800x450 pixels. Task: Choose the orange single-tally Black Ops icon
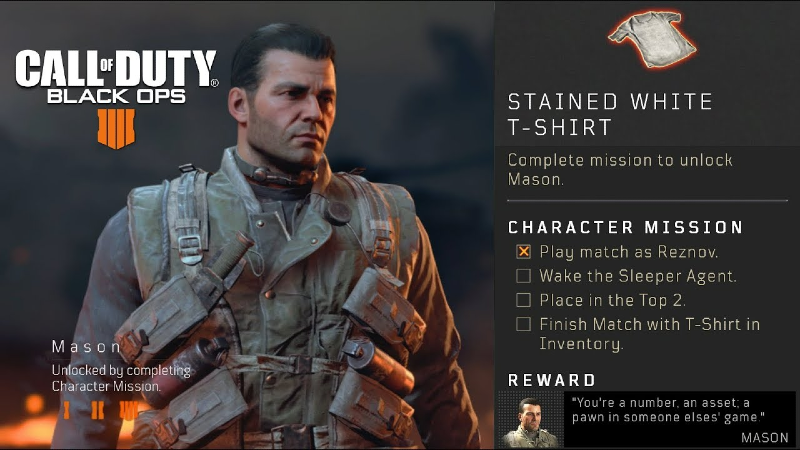coord(67,410)
